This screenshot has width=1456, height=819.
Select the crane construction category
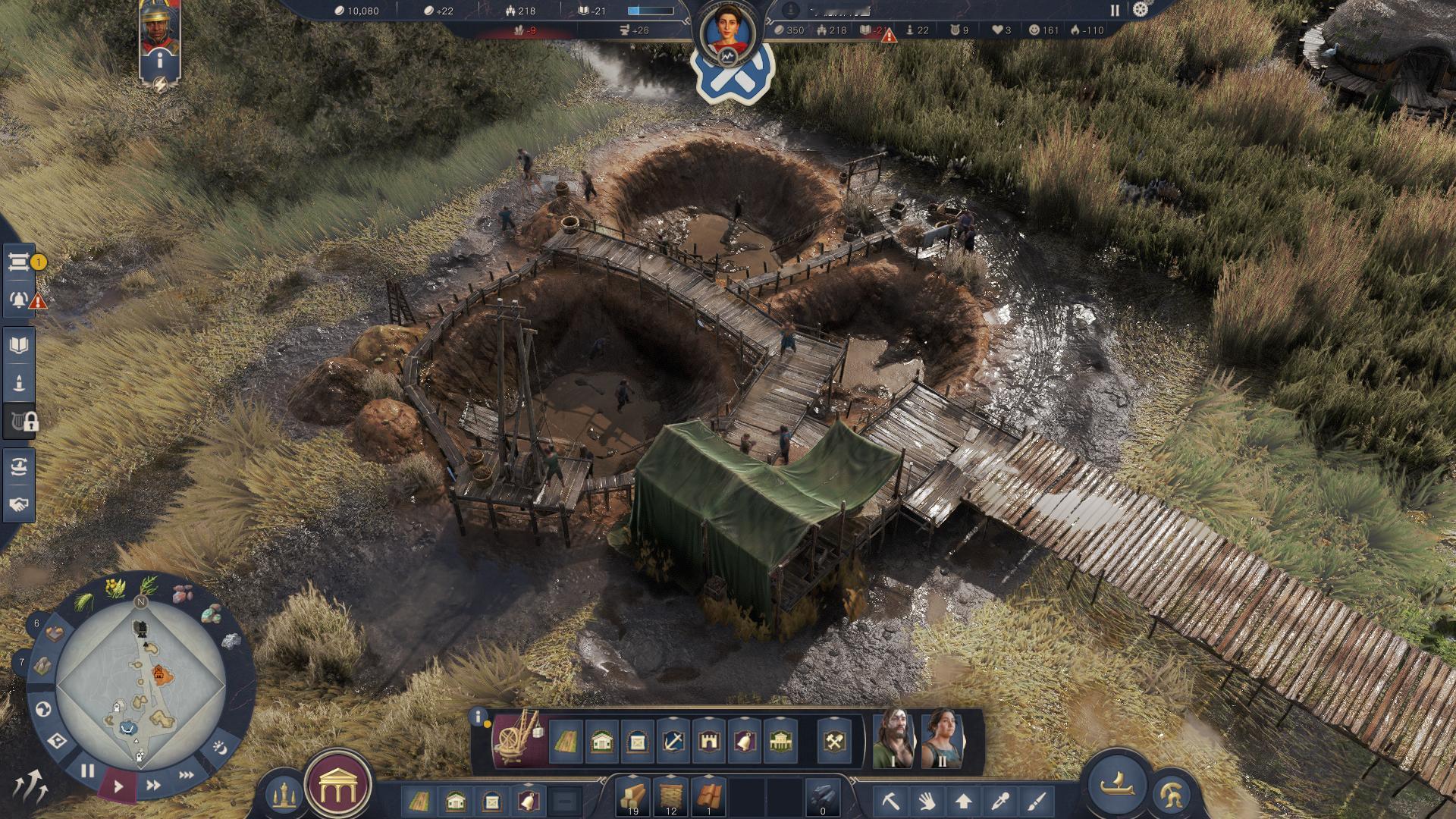tap(519, 738)
